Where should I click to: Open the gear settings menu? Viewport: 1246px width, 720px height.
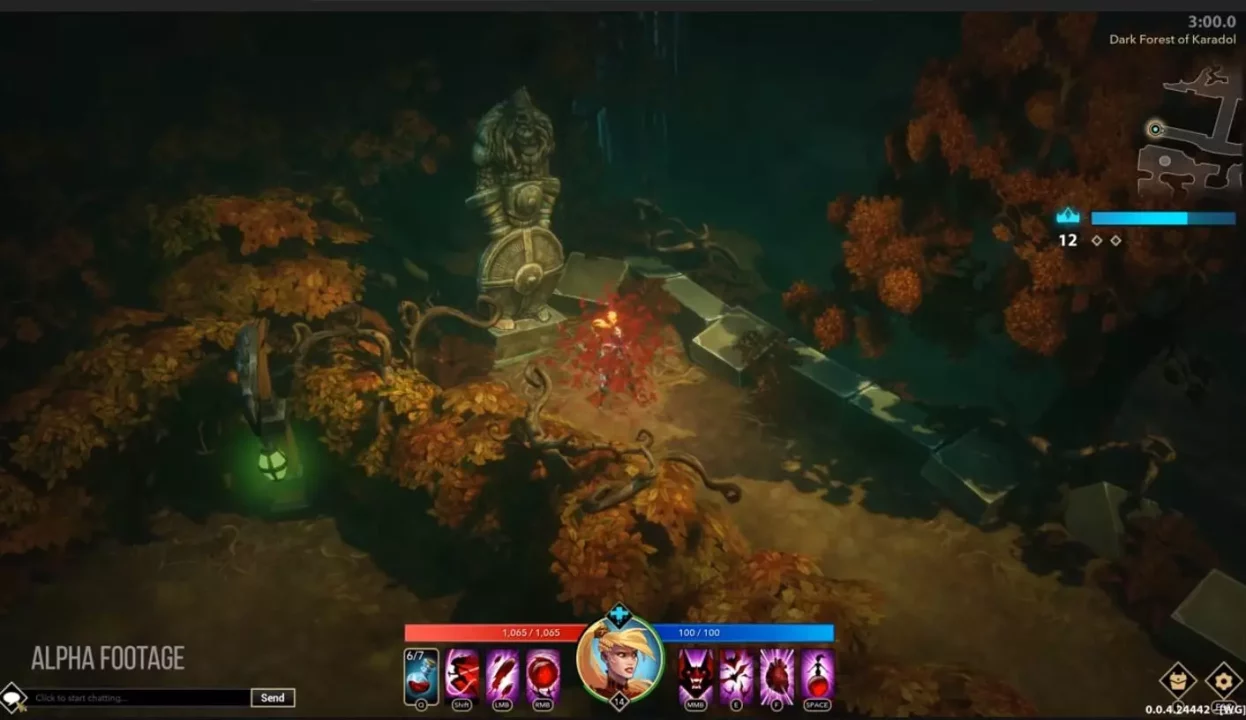[1223, 681]
